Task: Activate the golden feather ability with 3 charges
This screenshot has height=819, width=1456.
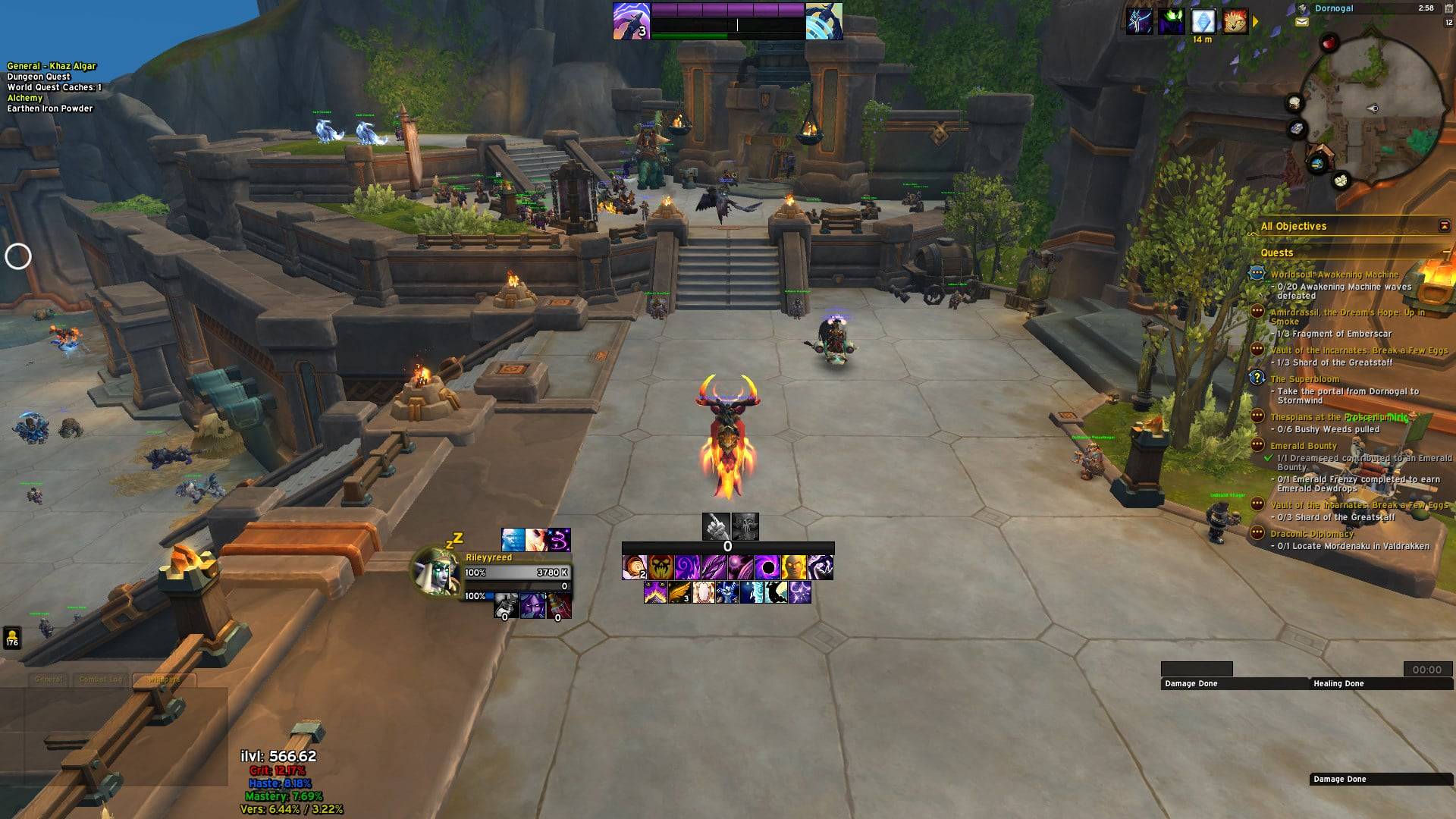Action: 679,592
